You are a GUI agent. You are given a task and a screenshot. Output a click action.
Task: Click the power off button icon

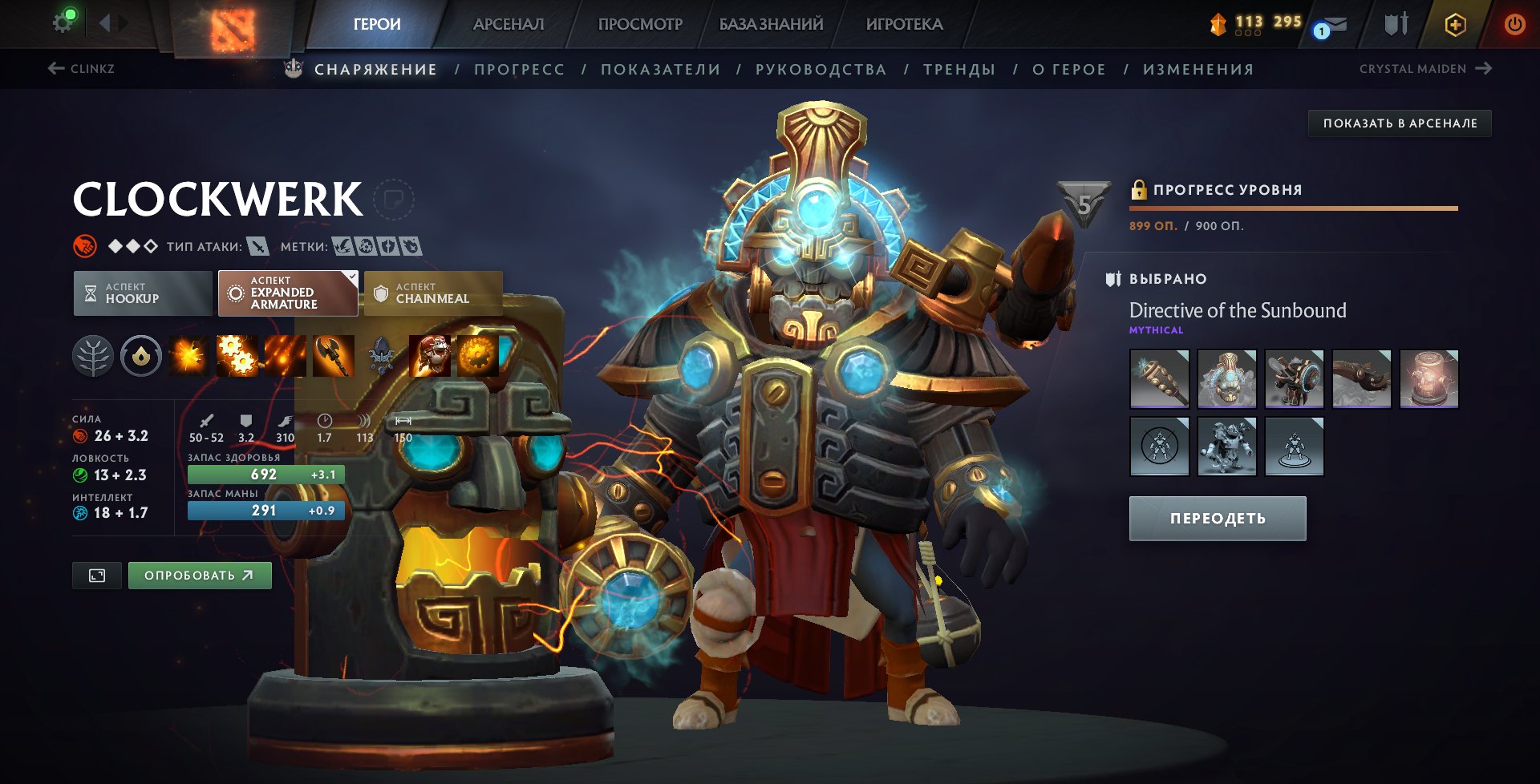click(1515, 24)
